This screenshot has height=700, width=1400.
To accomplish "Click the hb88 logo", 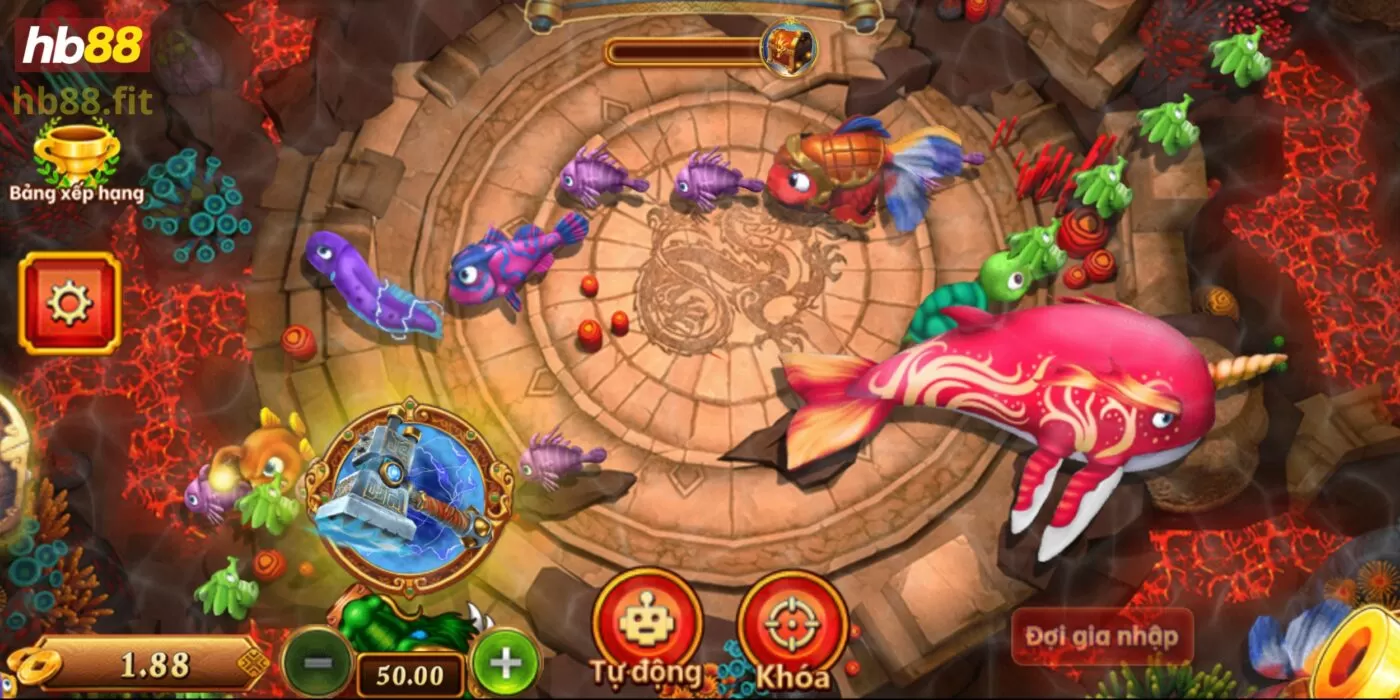I will click(83, 45).
